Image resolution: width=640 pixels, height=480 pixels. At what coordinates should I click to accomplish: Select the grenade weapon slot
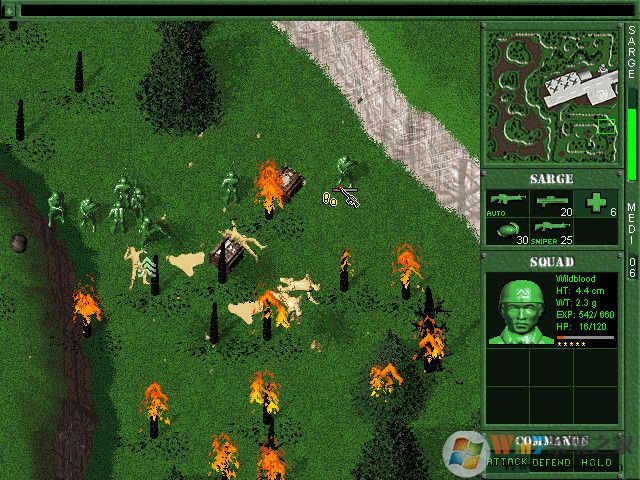506,231
